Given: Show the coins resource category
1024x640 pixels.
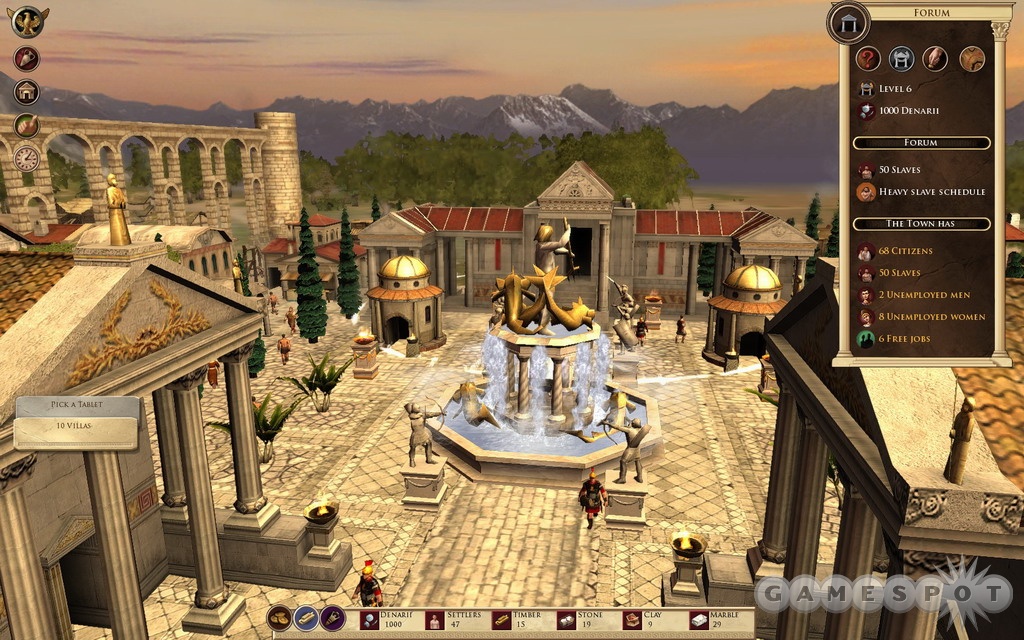Looking at the screenshot, I should (279, 618).
